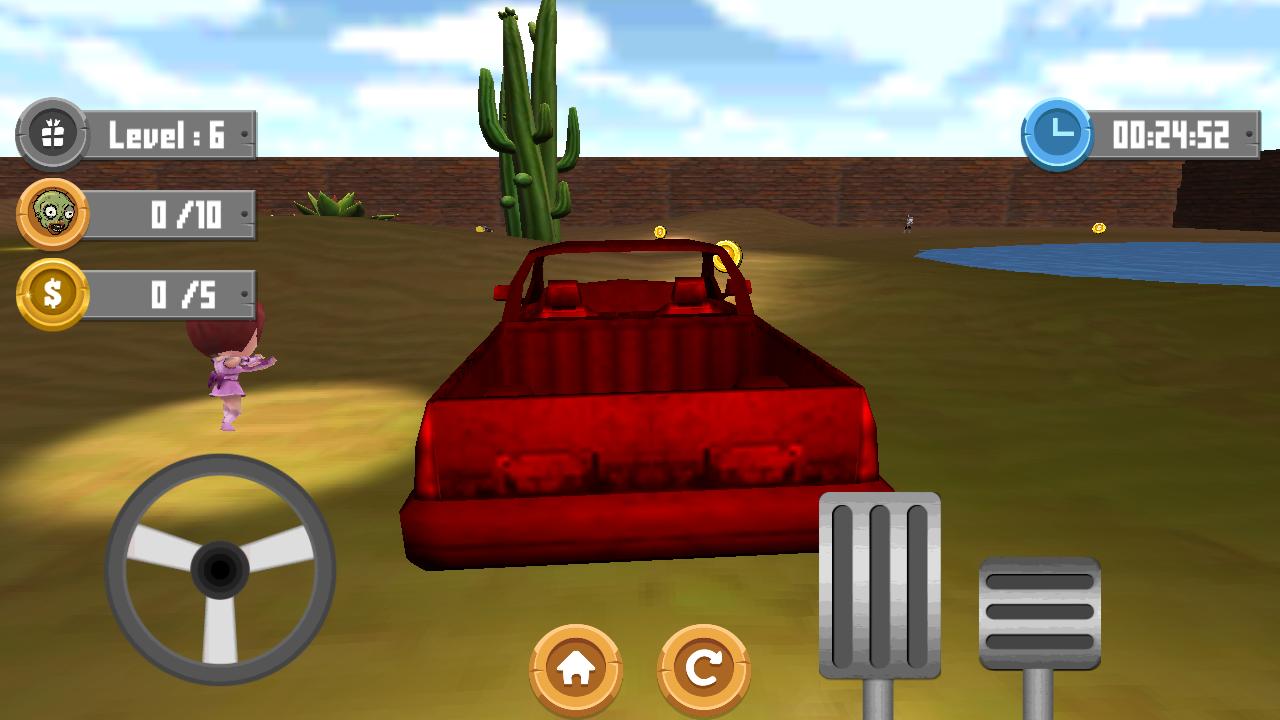Click the blue clock timer icon
The height and width of the screenshot is (720, 1280).
pos(1058,130)
